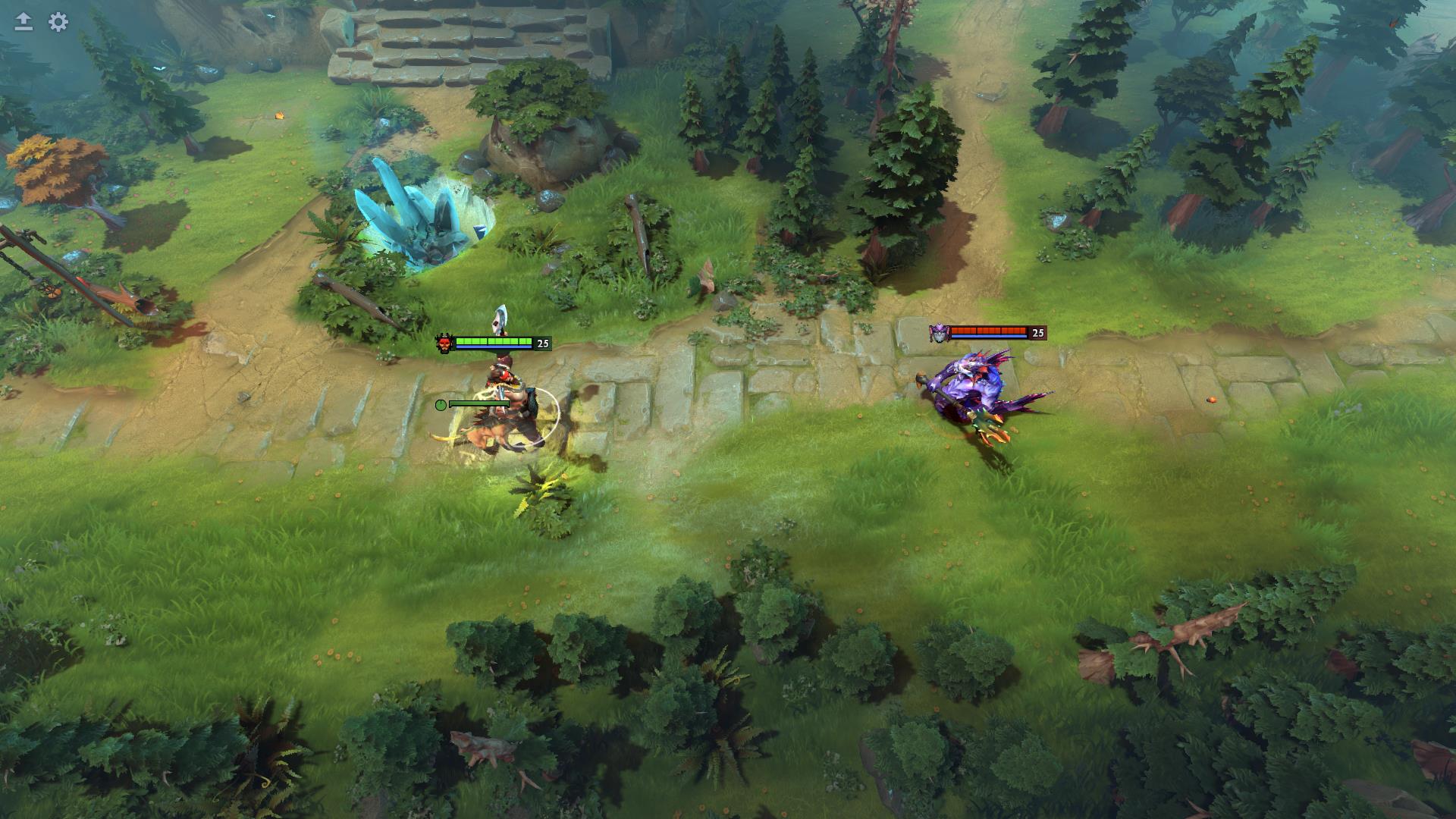Screen dimensions: 1456x819
Task: Select the purple hero portrait icon
Action: click(940, 332)
